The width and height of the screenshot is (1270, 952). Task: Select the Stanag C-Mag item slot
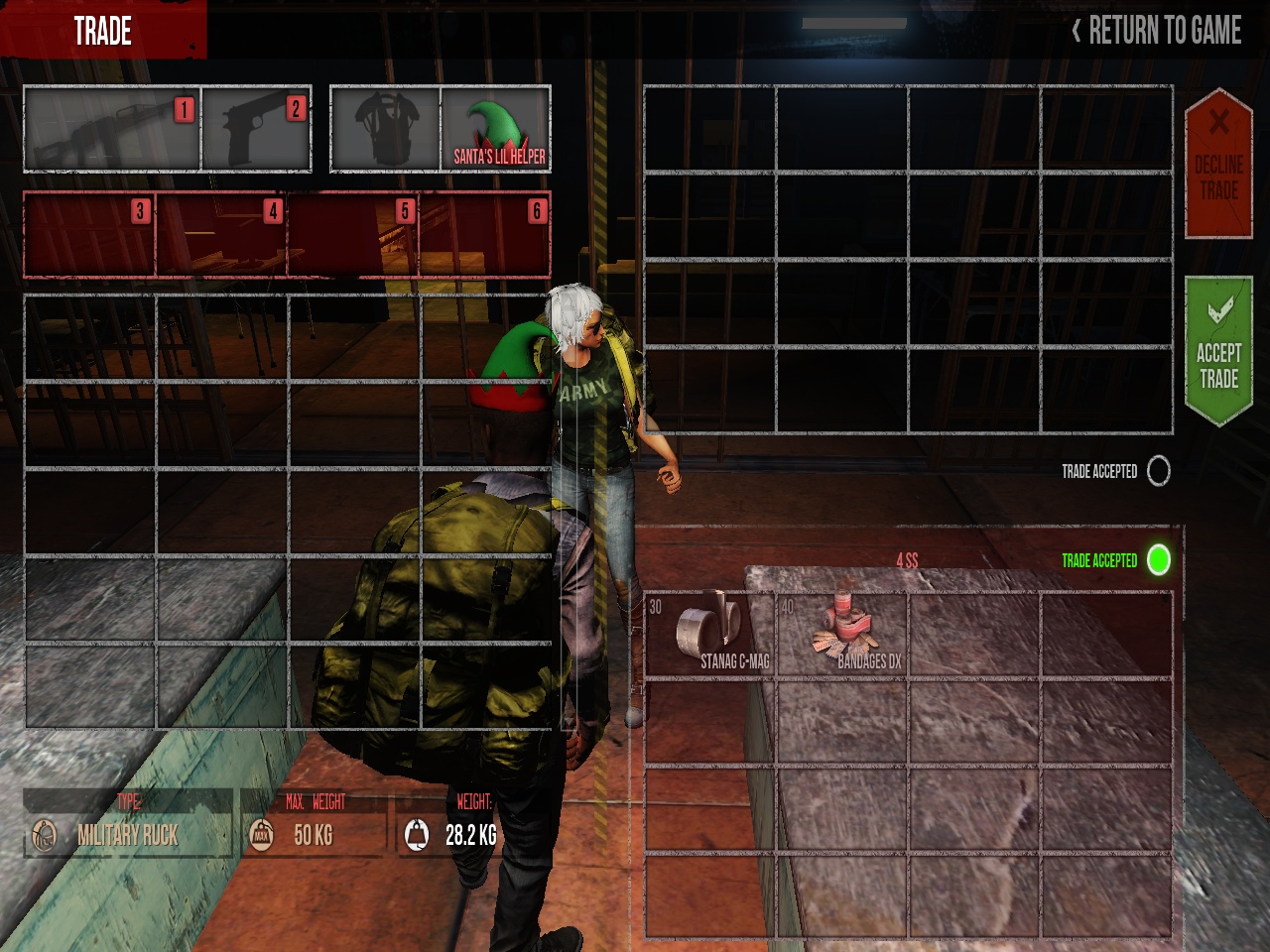tap(710, 636)
